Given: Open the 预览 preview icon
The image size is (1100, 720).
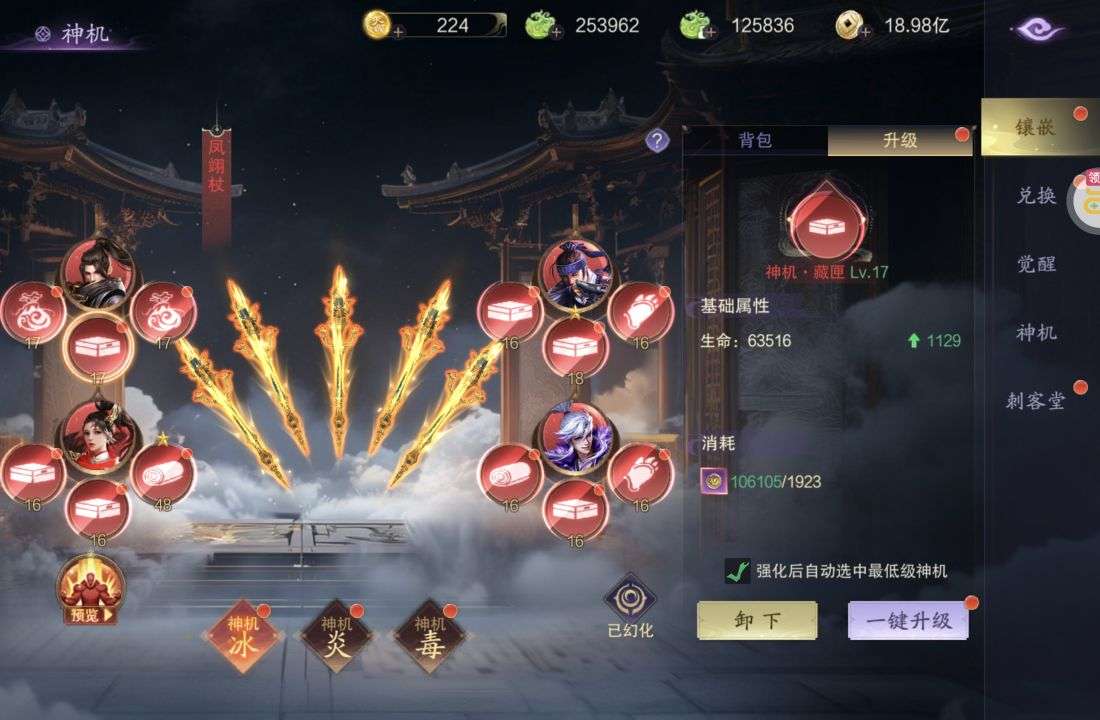Looking at the screenshot, I should point(90,590).
